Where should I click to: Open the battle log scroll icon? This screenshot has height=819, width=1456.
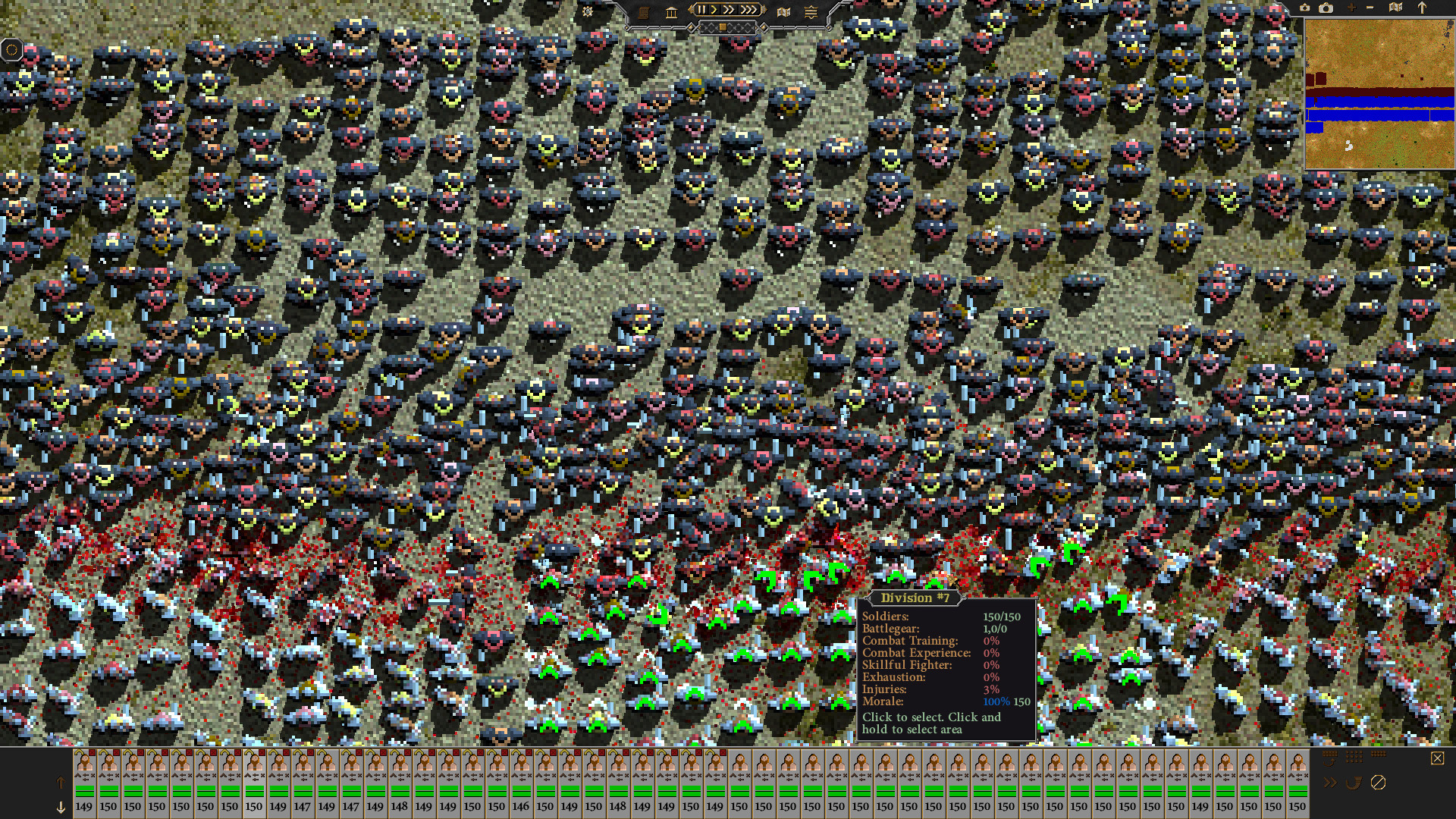click(x=644, y=11)
